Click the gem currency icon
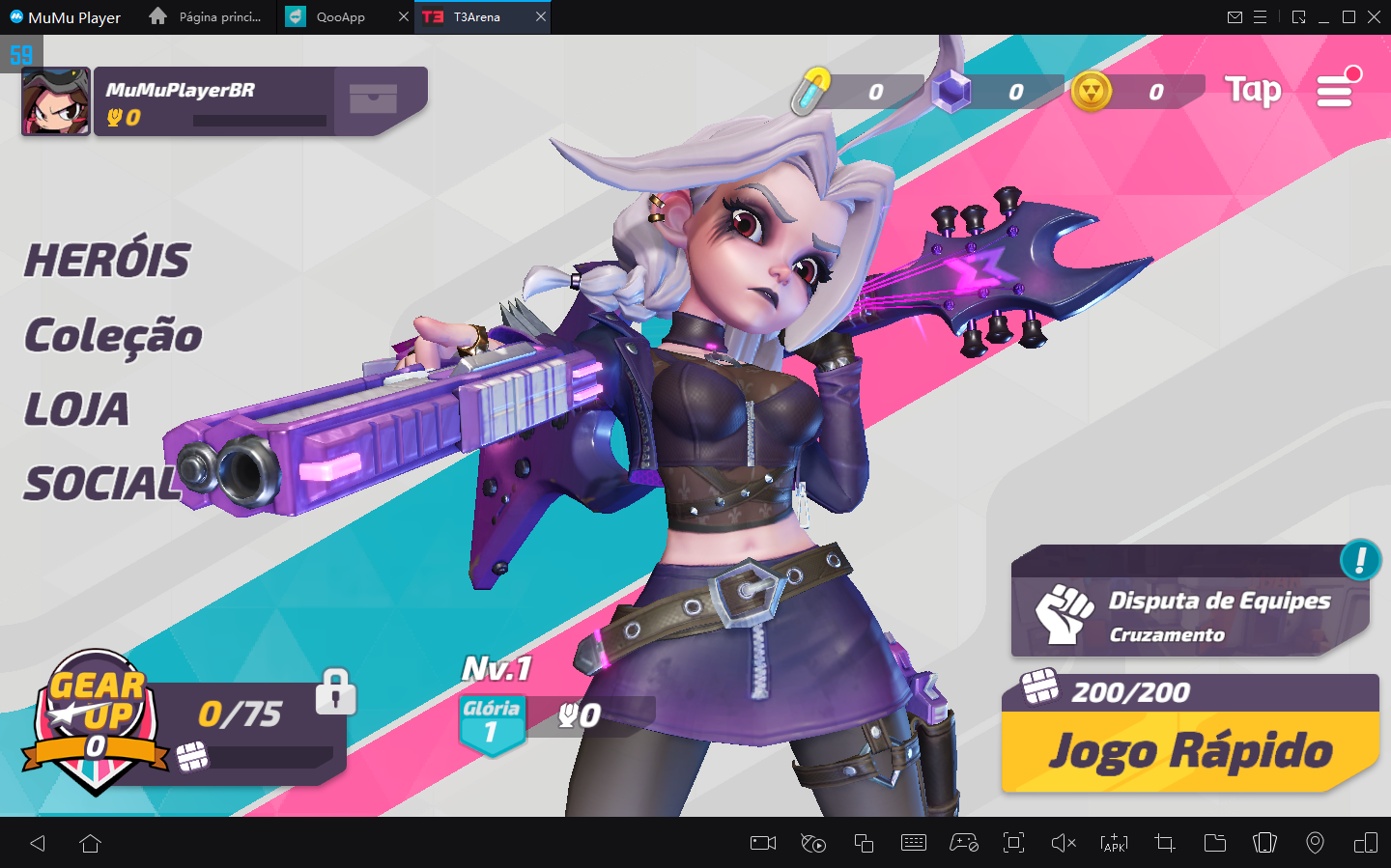This screenshot has width=1391, height=868. pyautogui.click(x=951, y=92)
